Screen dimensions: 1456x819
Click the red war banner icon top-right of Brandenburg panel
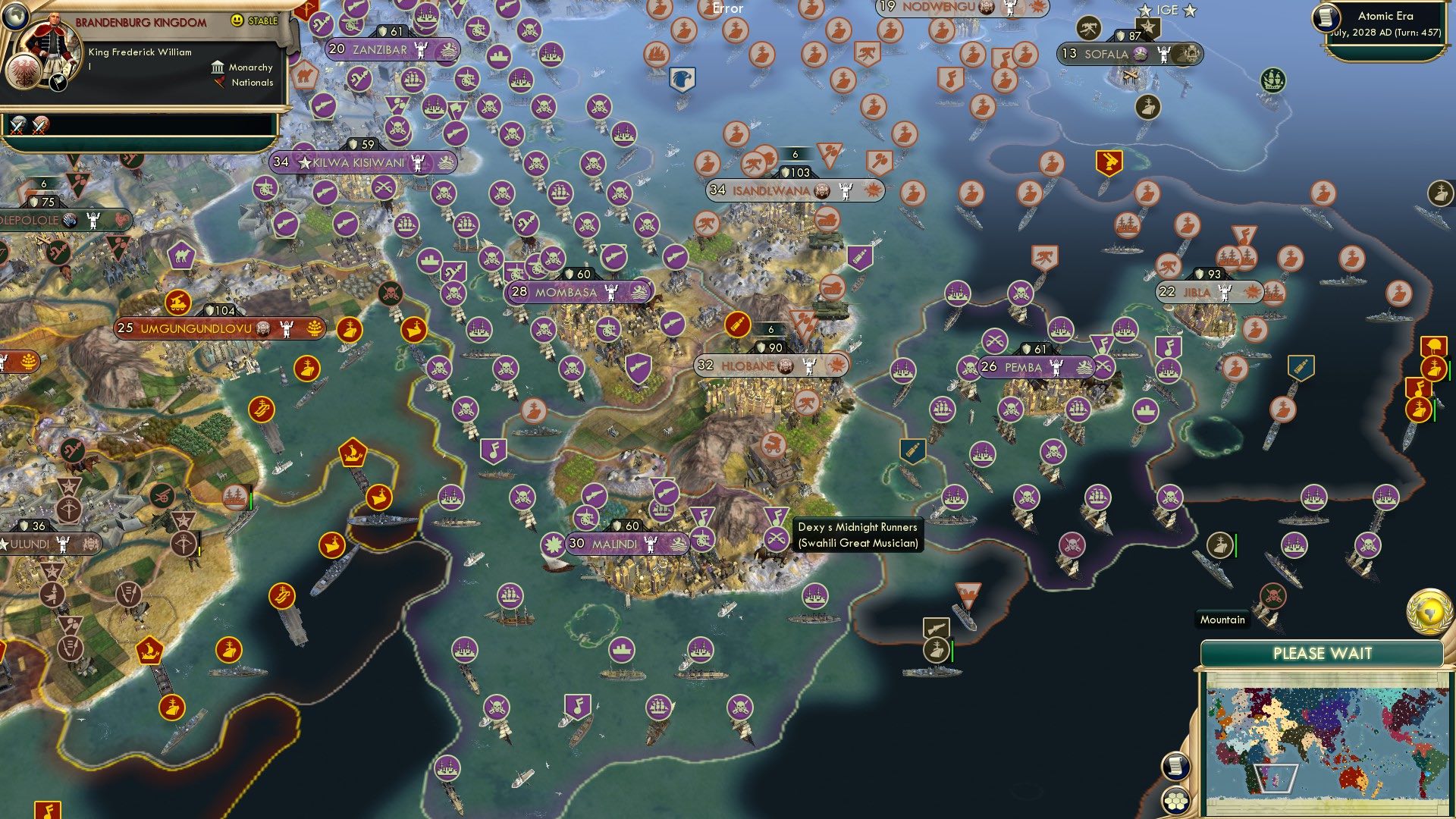click(x=306, y=11)
